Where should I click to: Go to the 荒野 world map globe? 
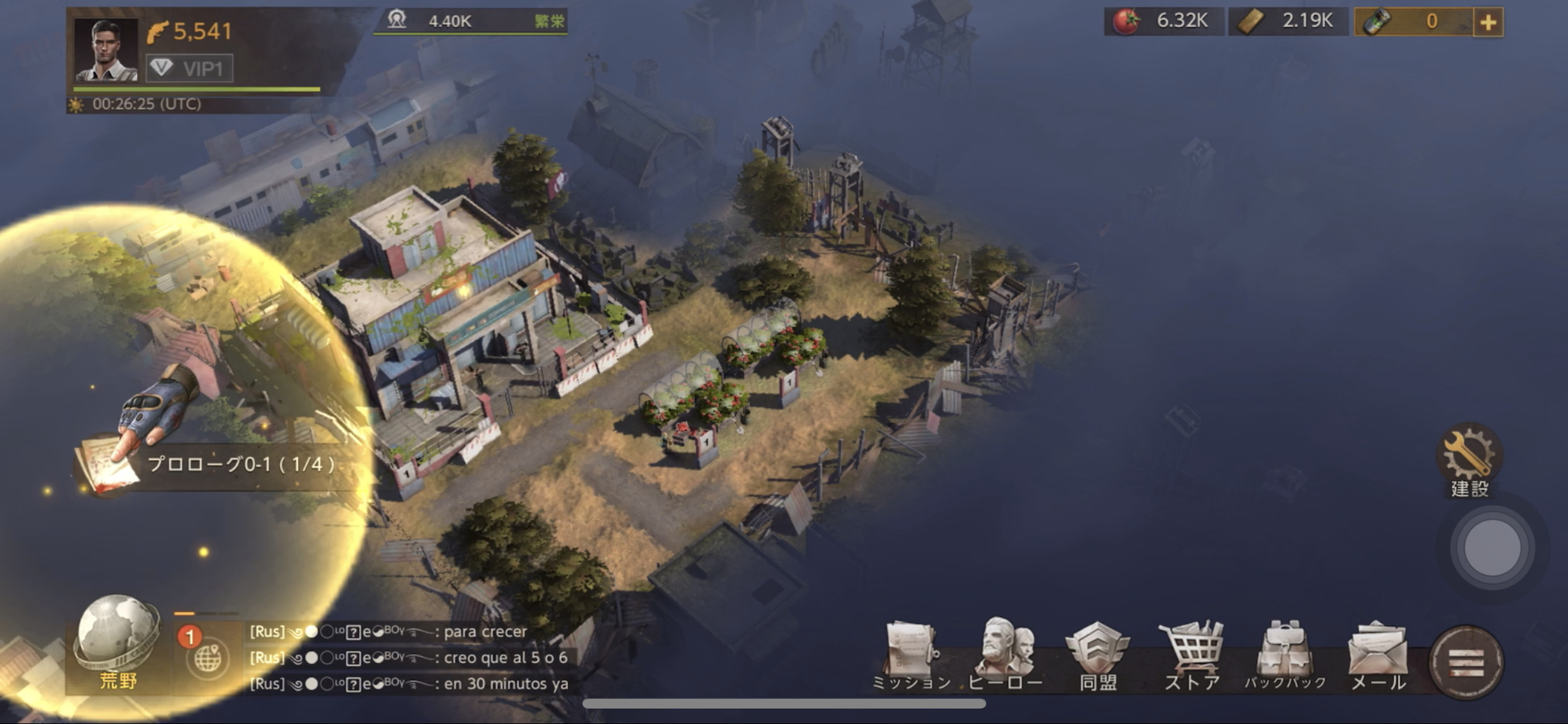pos(118,642)
